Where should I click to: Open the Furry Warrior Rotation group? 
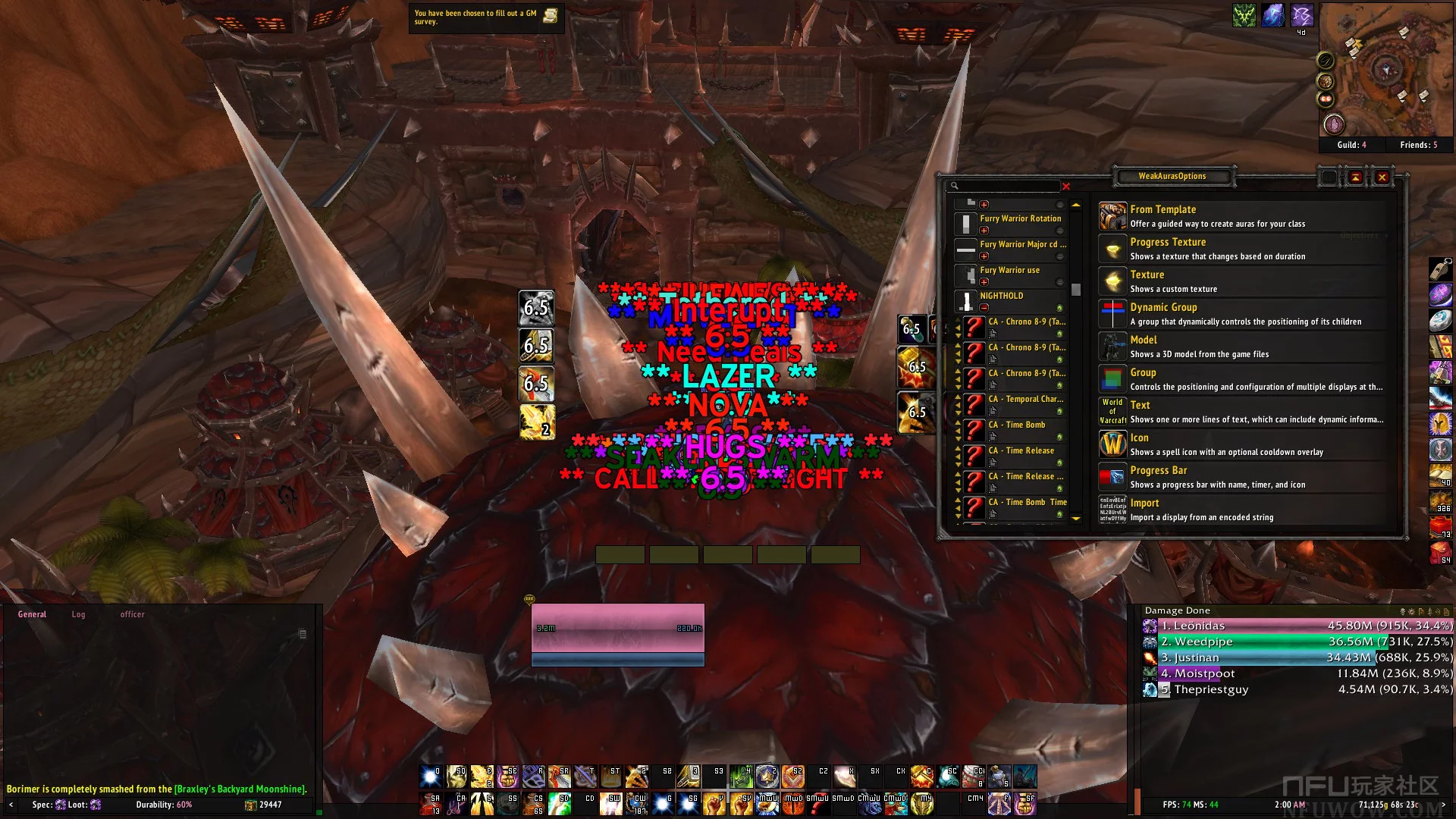pyautogui.click(x=1020, y=219)
